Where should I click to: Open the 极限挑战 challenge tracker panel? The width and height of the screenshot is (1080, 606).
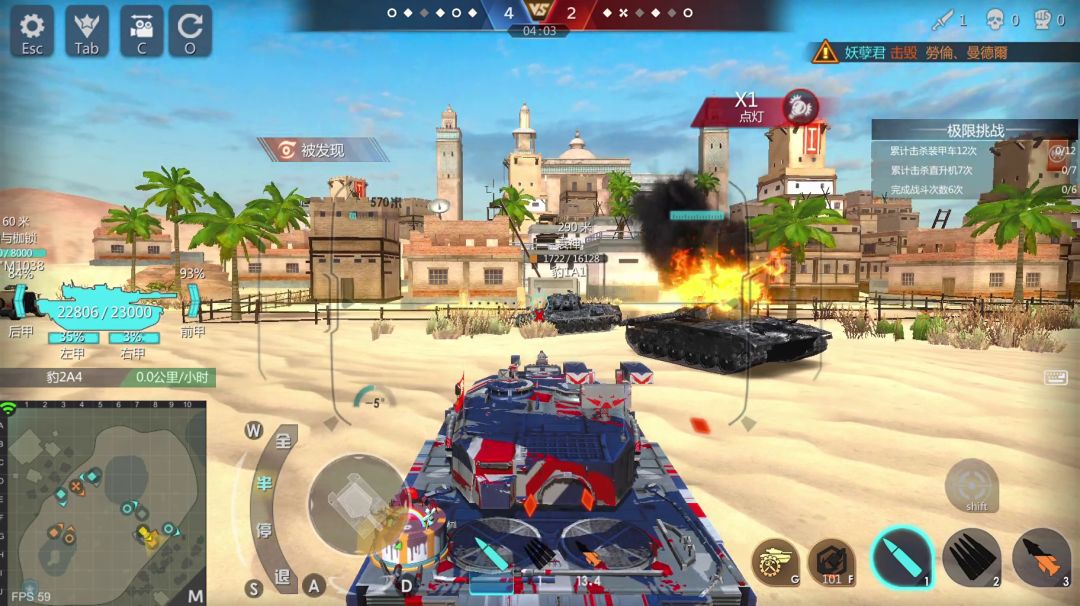[x=974, y=131]
